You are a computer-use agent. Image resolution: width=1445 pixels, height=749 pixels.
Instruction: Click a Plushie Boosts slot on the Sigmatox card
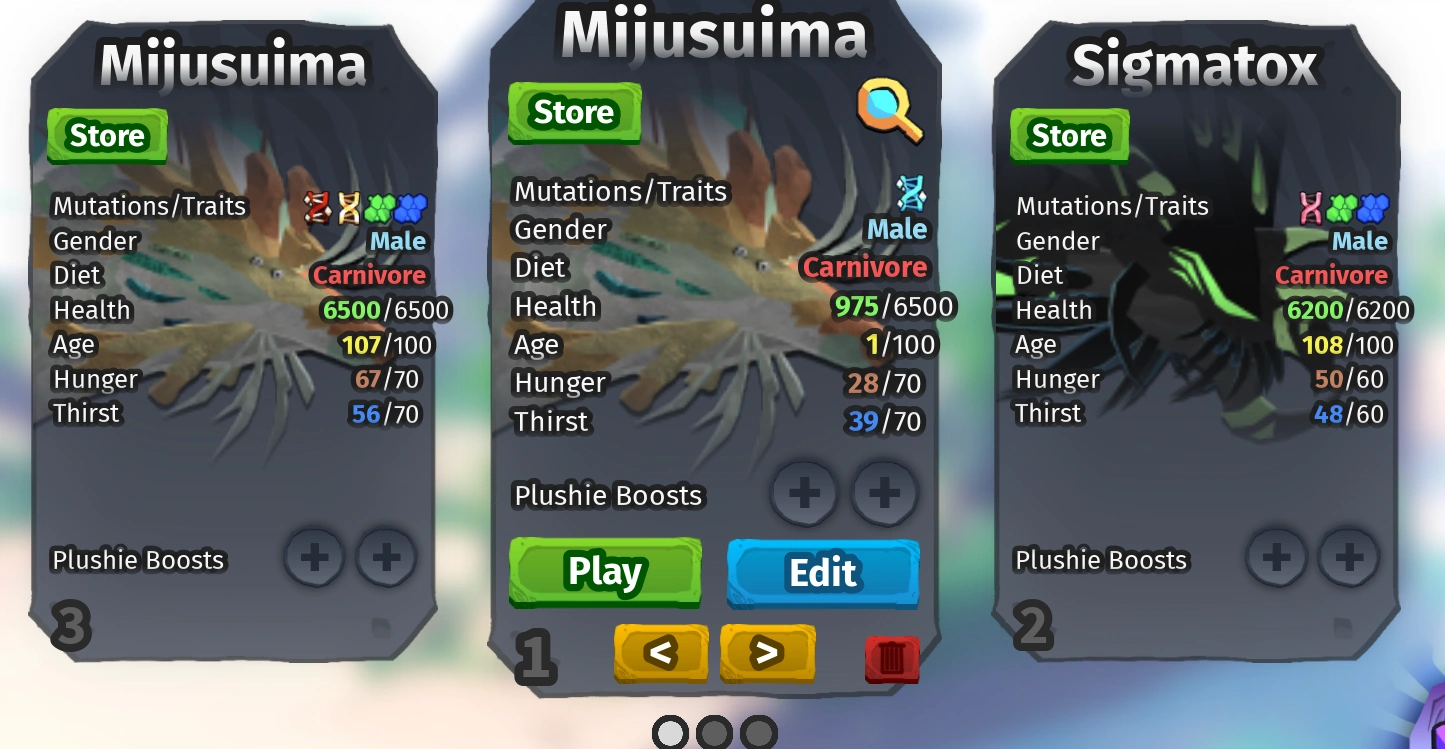click(x=1276, y=560)
